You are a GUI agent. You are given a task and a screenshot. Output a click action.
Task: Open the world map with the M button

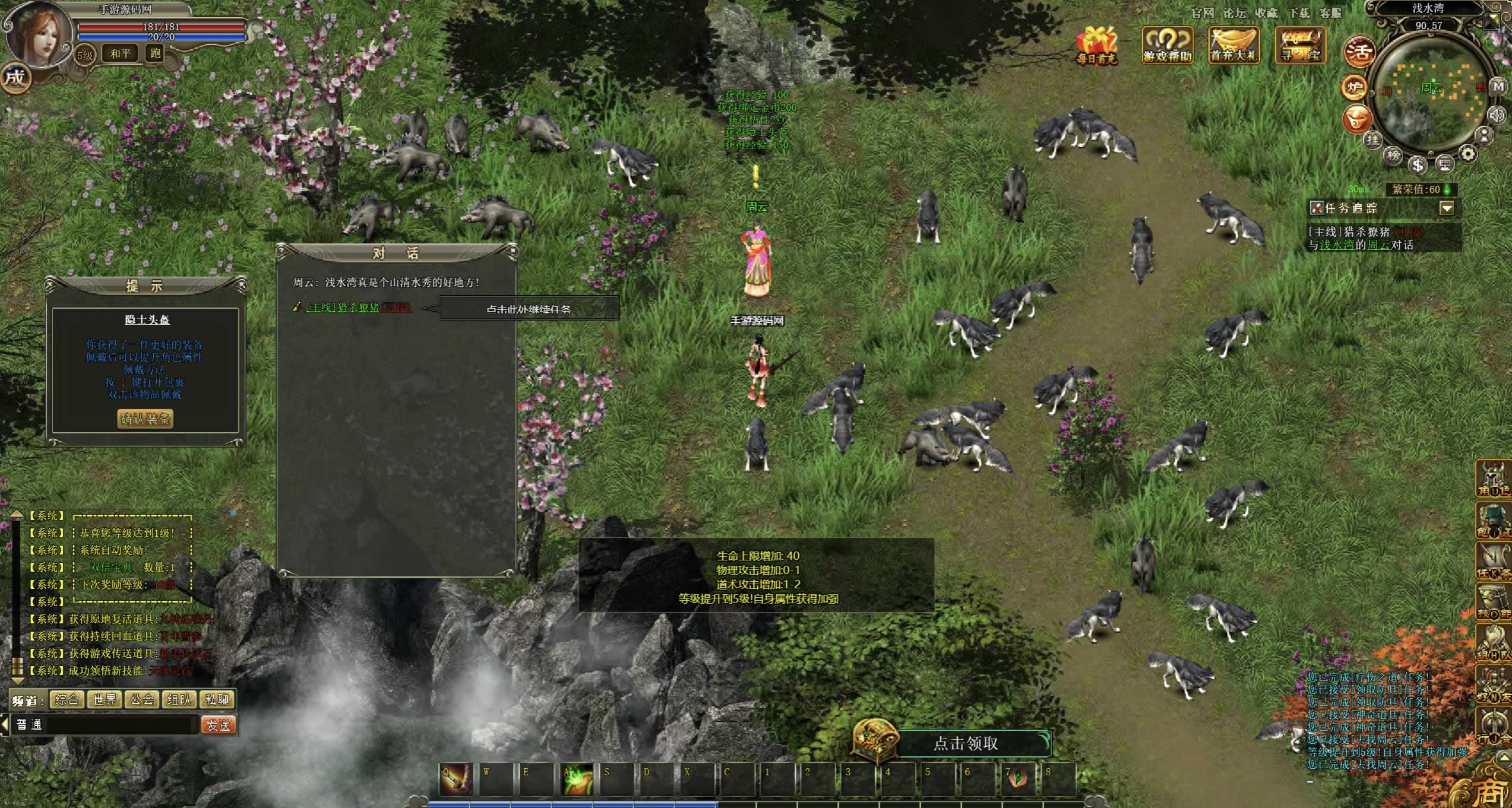point(1498,87)
